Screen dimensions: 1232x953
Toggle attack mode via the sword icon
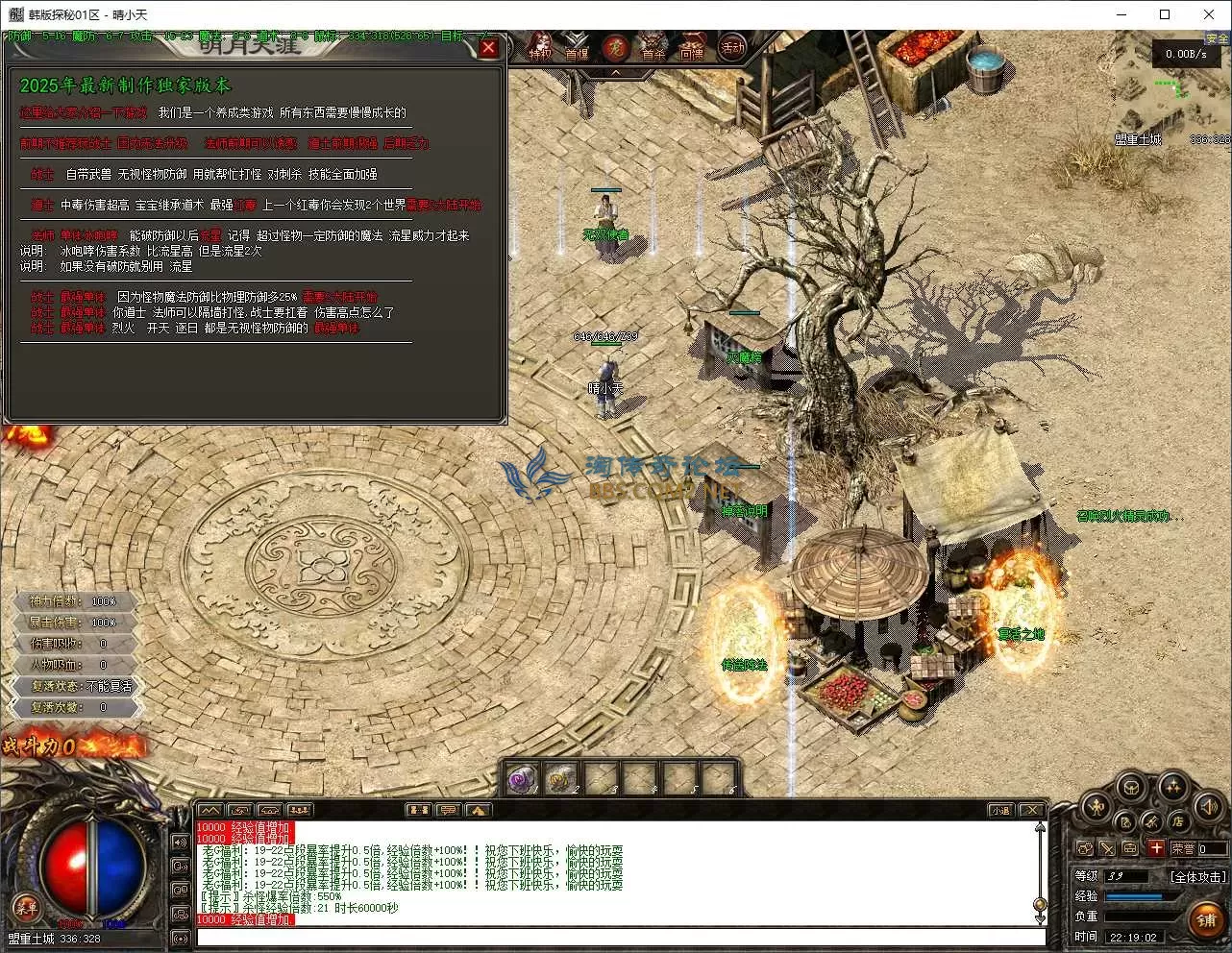(x=1107, y=848)
